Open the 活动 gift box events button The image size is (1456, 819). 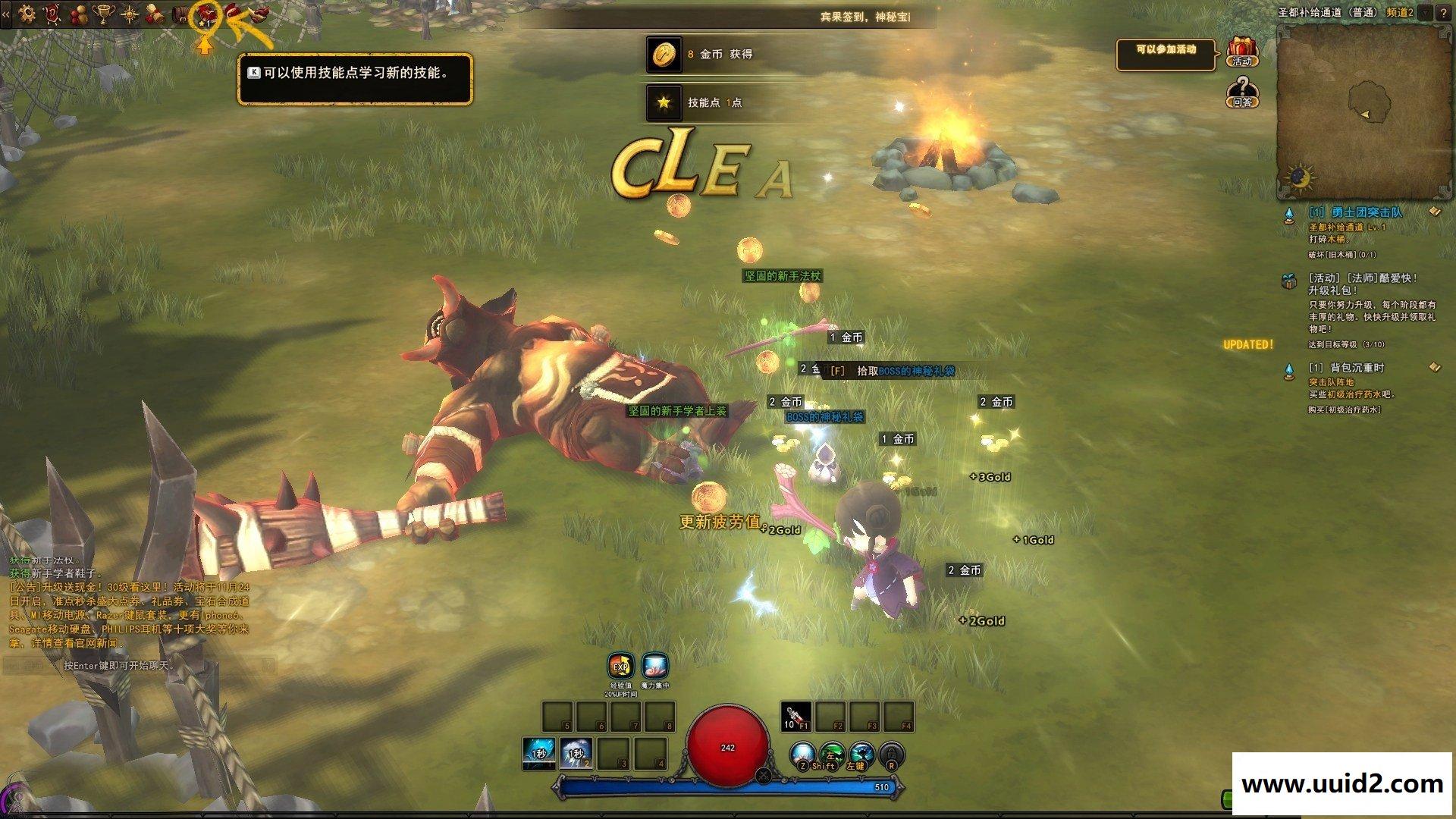[x=1242, y=52]
